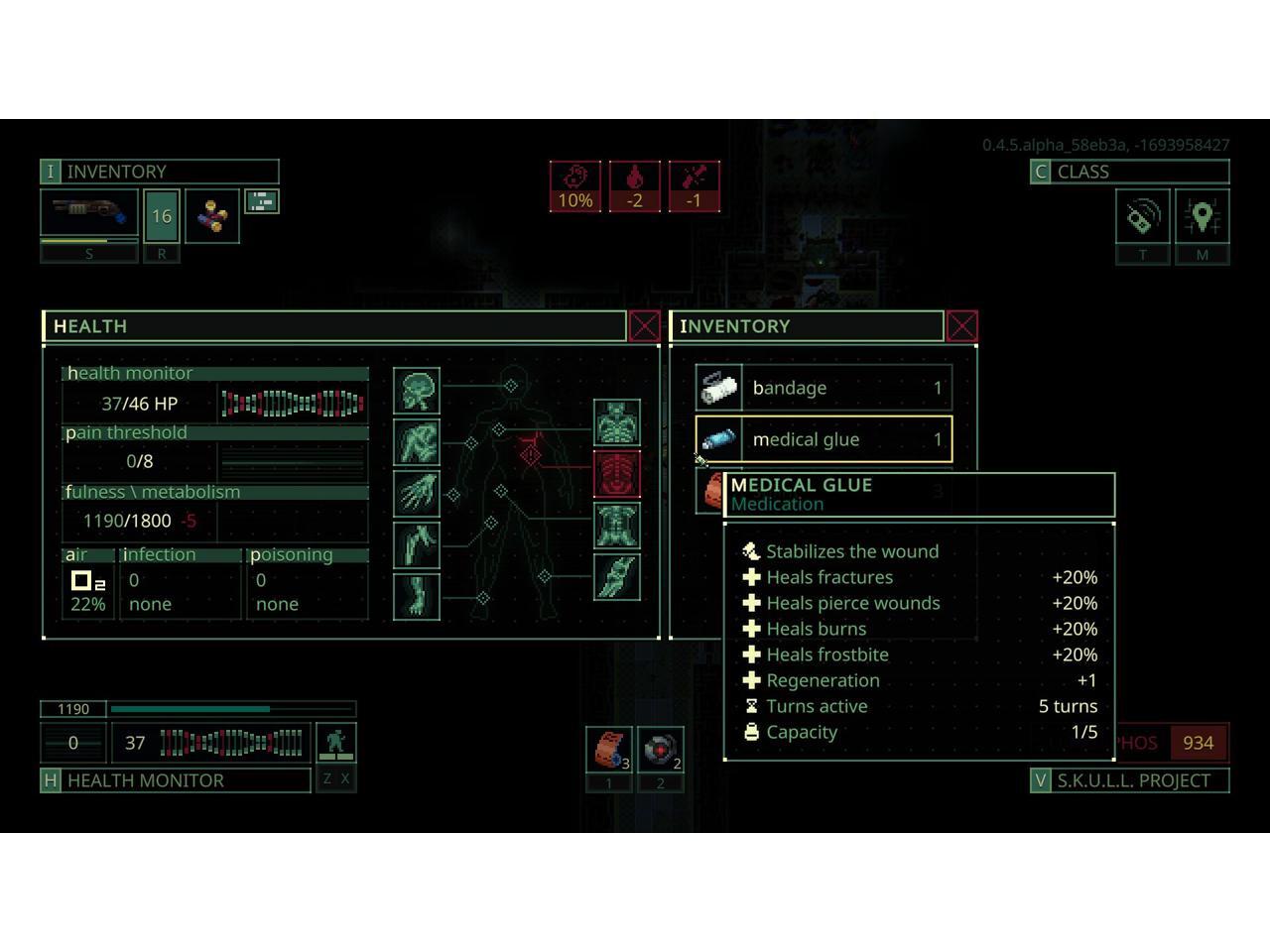Select the red injured ribcage body part
Image resolution: width=1270 pixels, height=952 pixels.
point(616,474)
